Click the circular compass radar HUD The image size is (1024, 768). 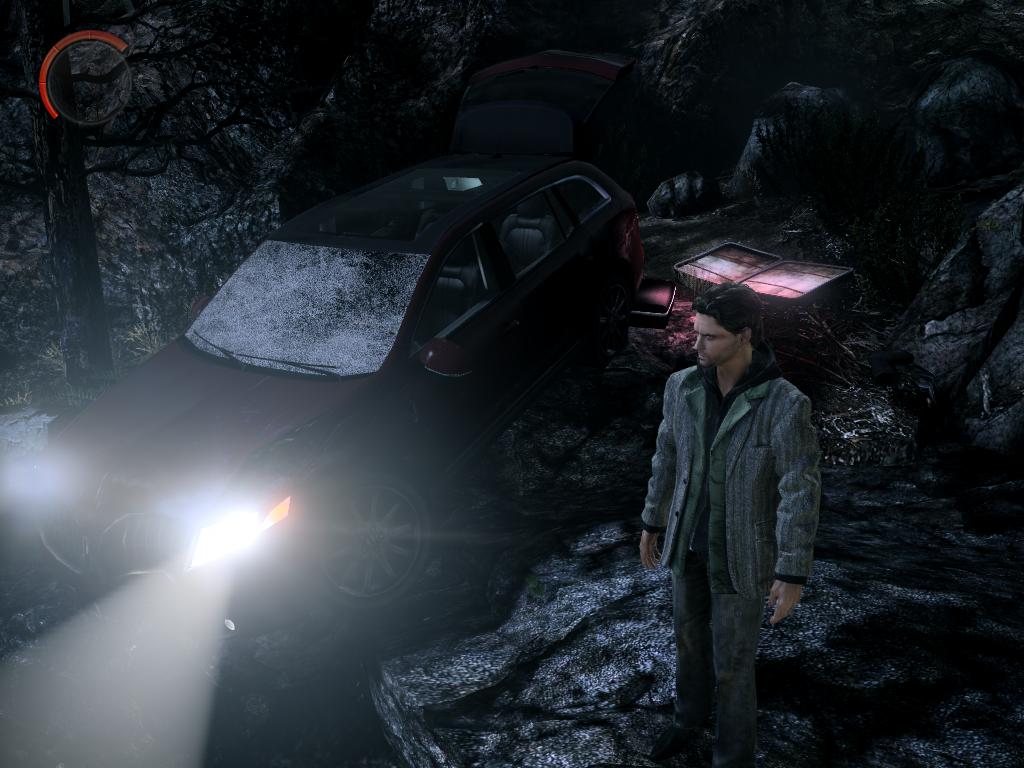tap(88, 80)
